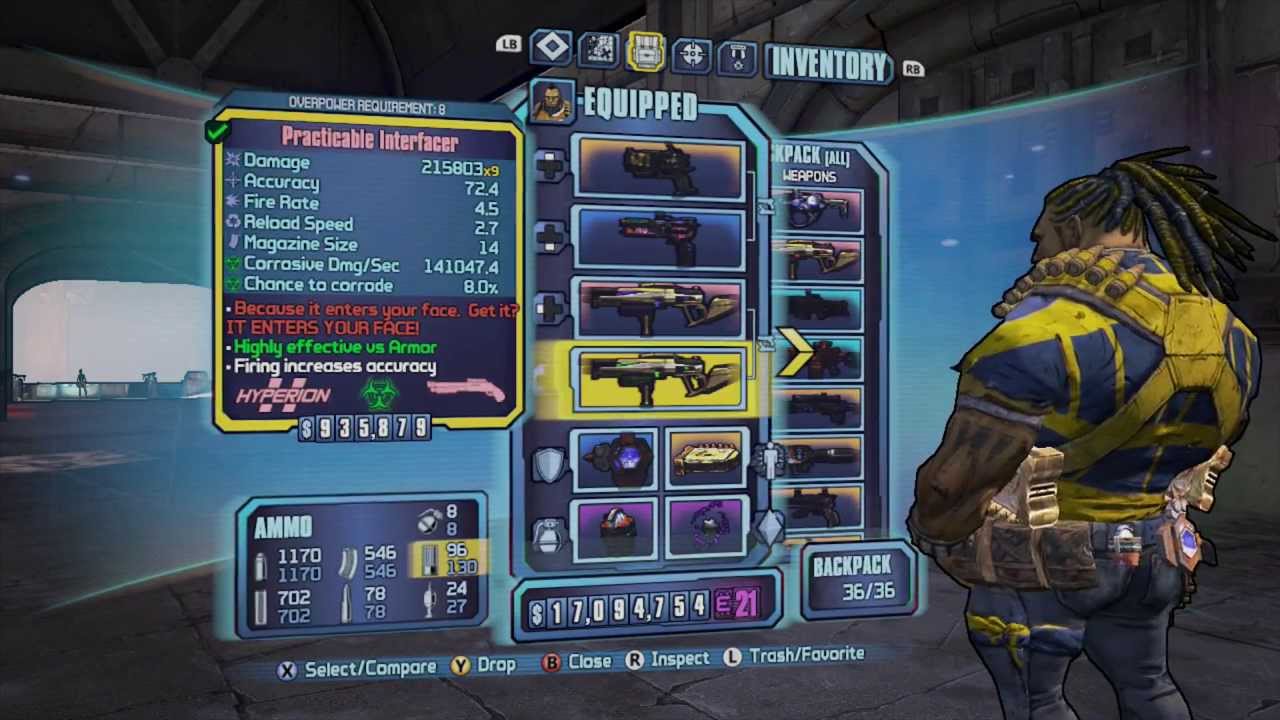1280x720 pixels.
Task: Select the equipped purple relic slot
Action: pos(704,527)
